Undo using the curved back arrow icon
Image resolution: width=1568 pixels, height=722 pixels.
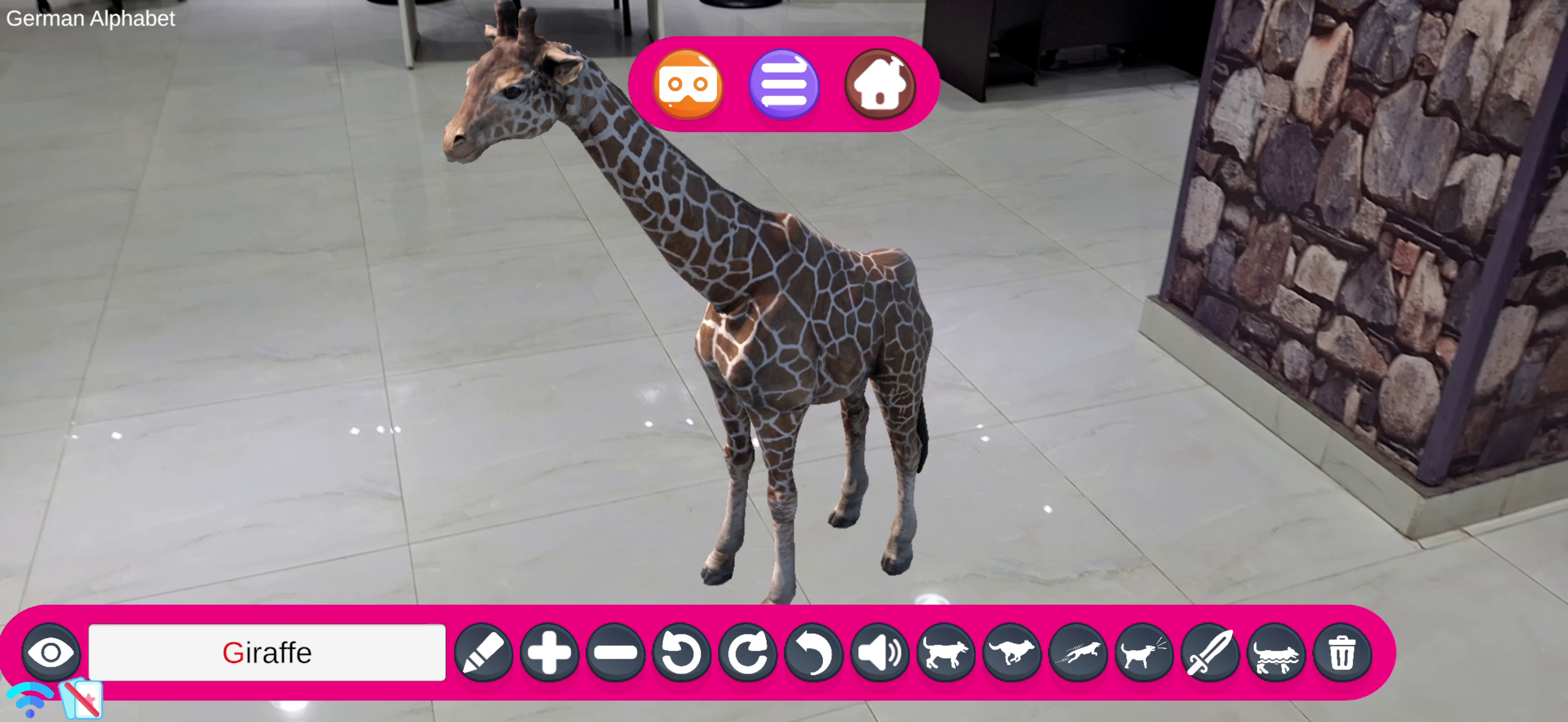pyautogui.click(x=815, y=653)
